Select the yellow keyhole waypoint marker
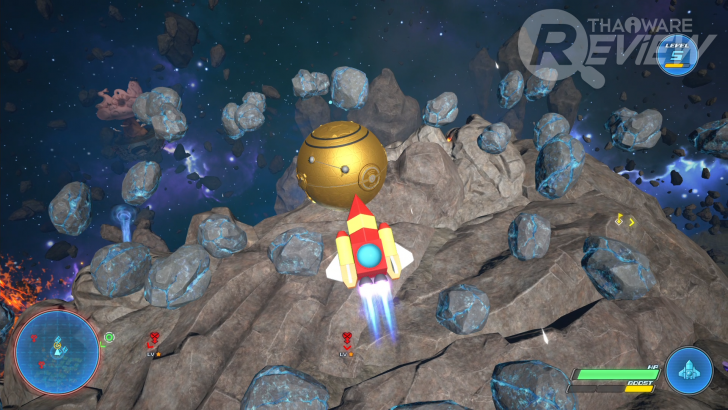Image resolution: width=728 pixels, height=410 pixels. pos(619,219)
